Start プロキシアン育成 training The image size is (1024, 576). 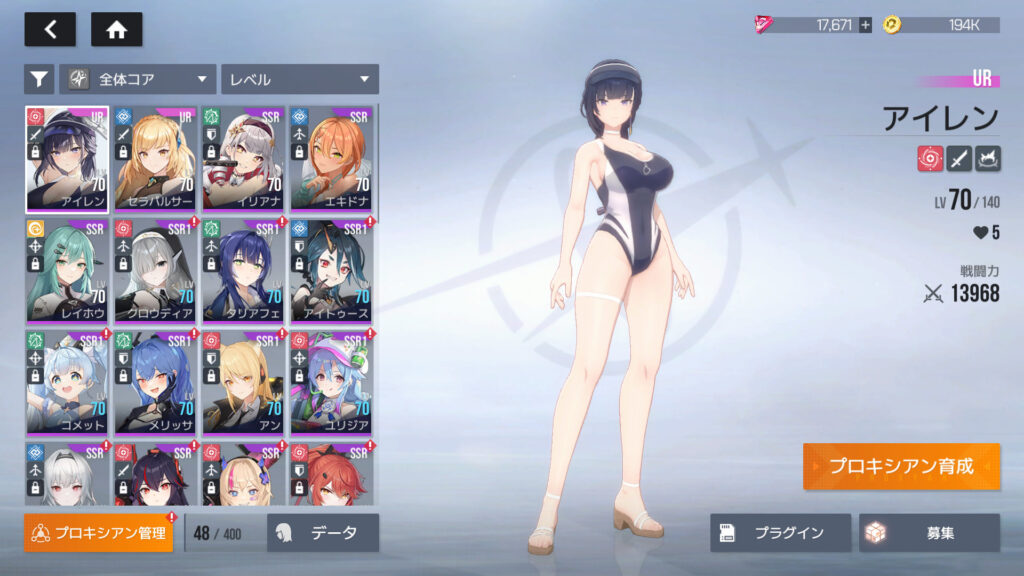pos(900,467)
